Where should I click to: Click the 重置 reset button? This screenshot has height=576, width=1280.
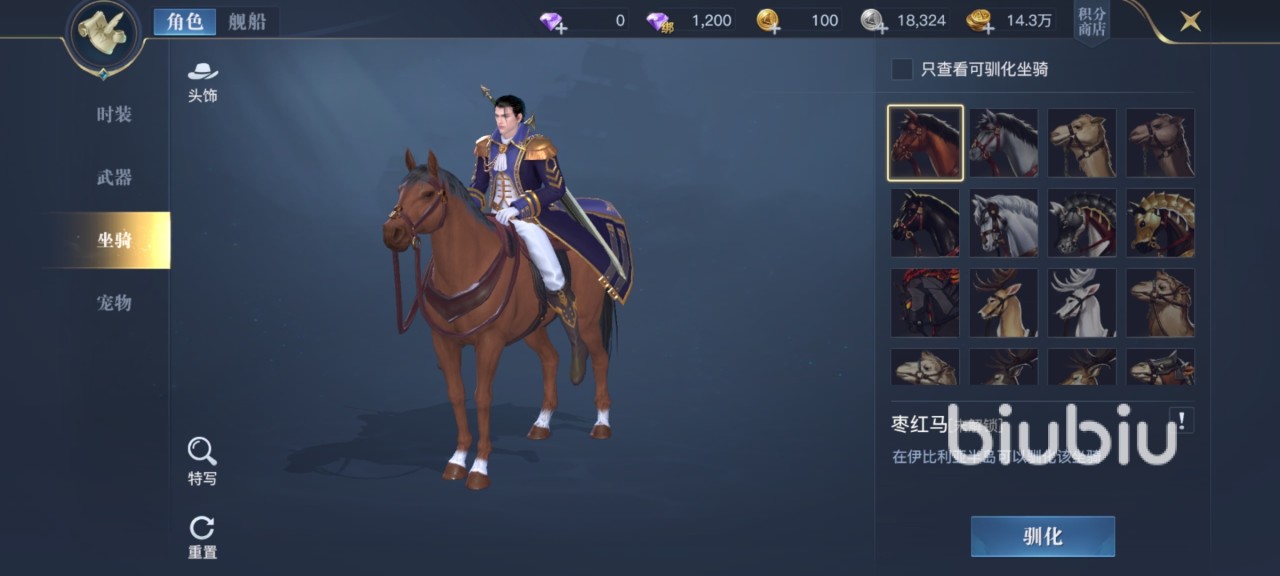click(x=202, y=537)
